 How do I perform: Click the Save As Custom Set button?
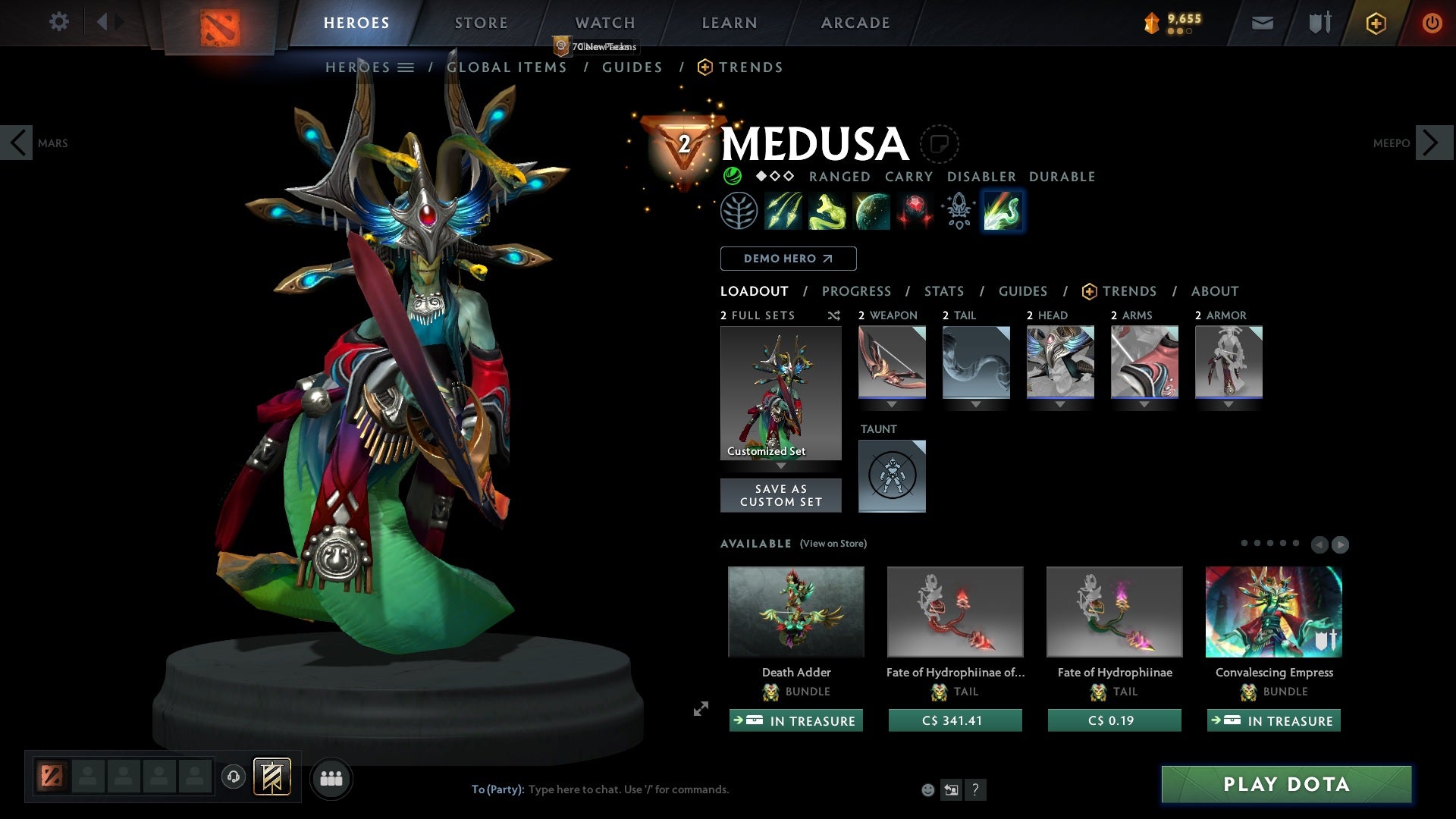pyautogui.click(x=780, y=494)
